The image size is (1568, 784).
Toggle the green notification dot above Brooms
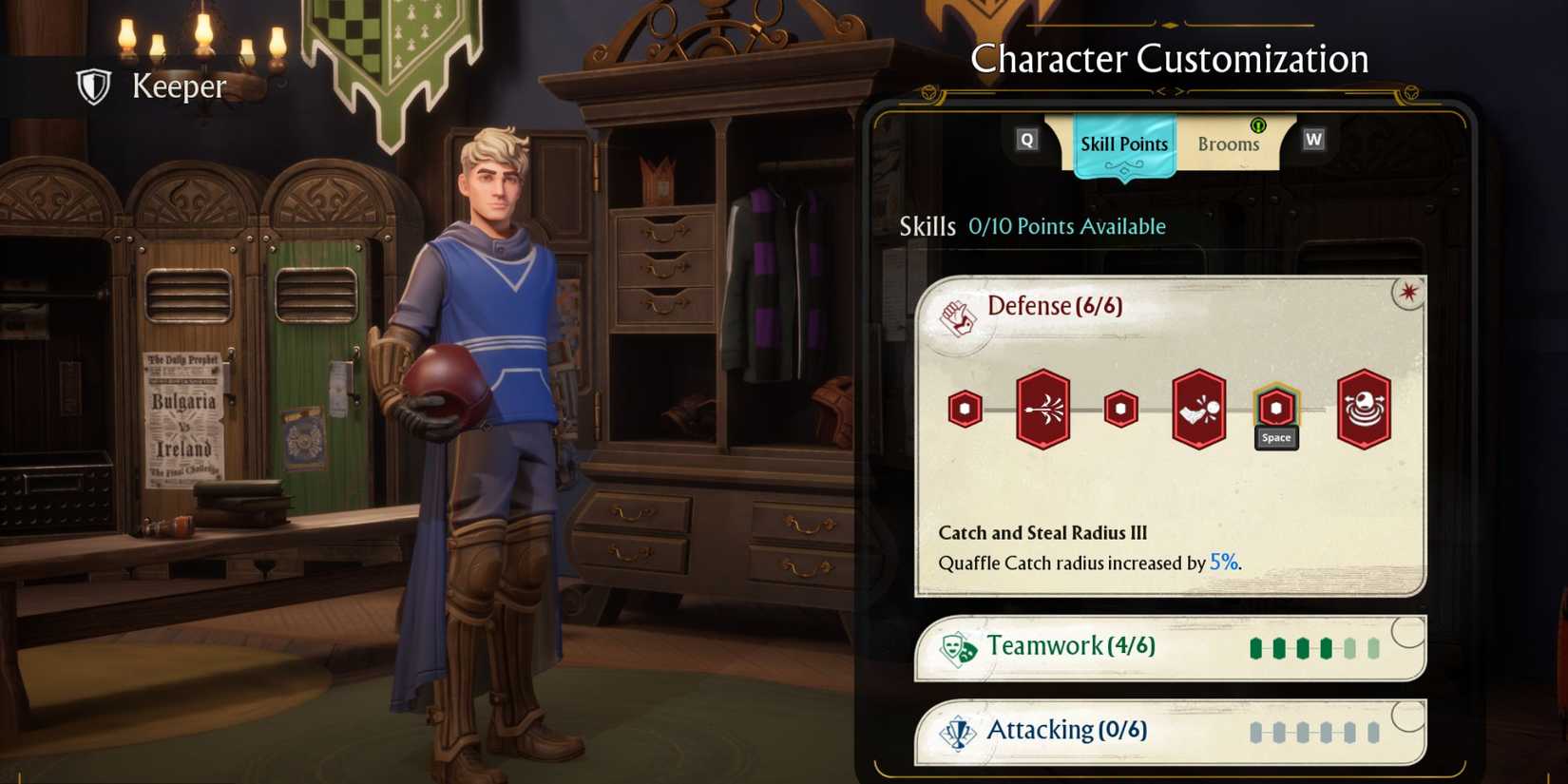[1256, 124]
